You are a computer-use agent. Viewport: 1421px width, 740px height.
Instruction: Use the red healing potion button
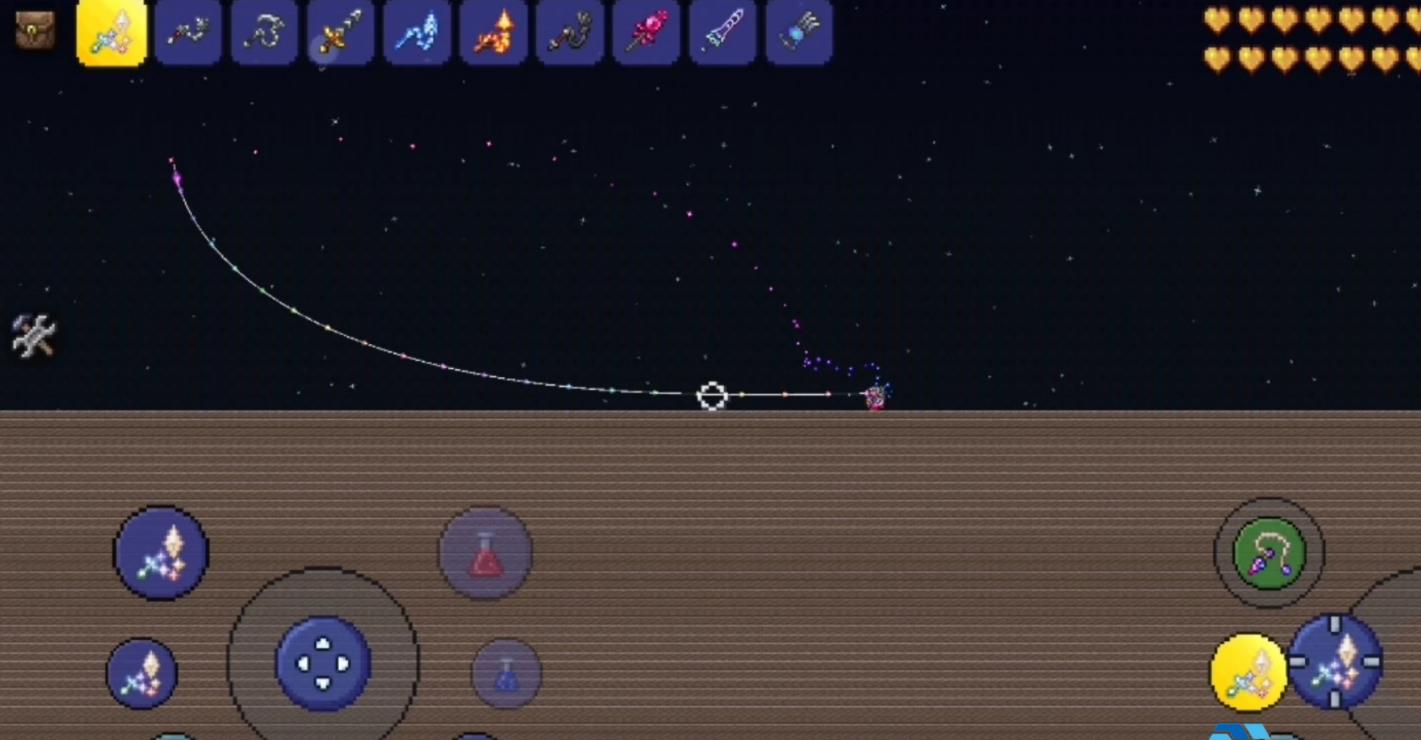point(485,554)
